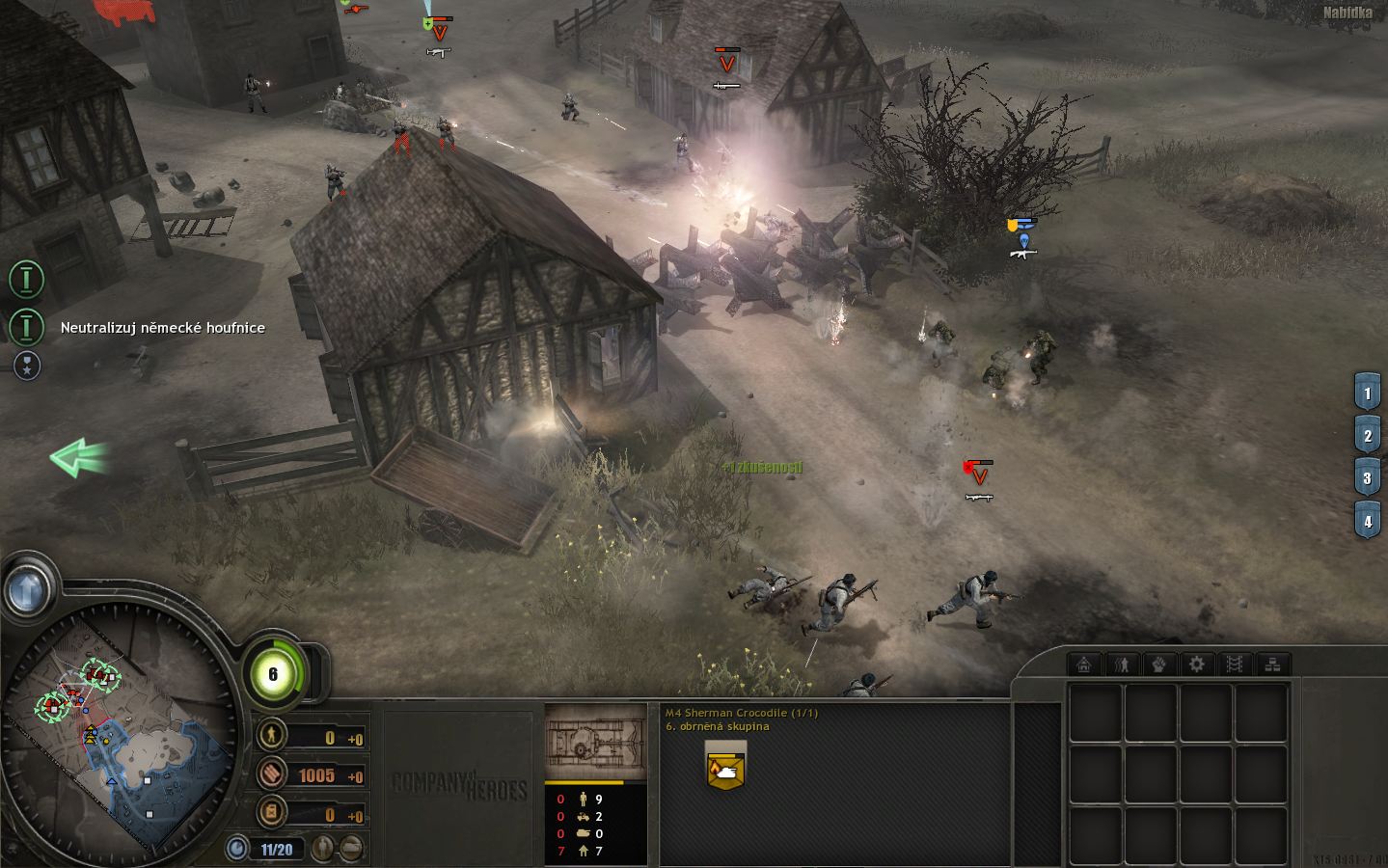Select the M4 Sherman Crocodile unit badge
The width and height of the screenshot is (1388, 868).
725,766
